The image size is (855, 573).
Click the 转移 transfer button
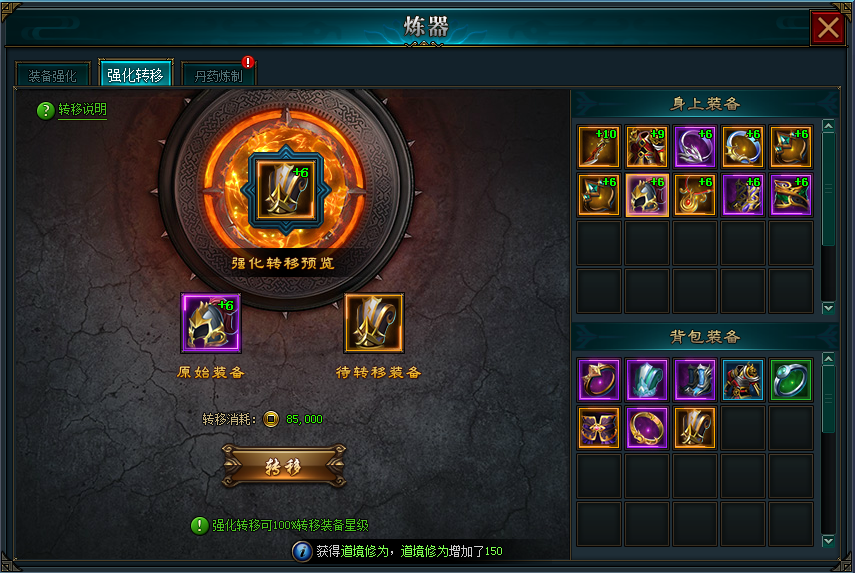coord(284,466)
